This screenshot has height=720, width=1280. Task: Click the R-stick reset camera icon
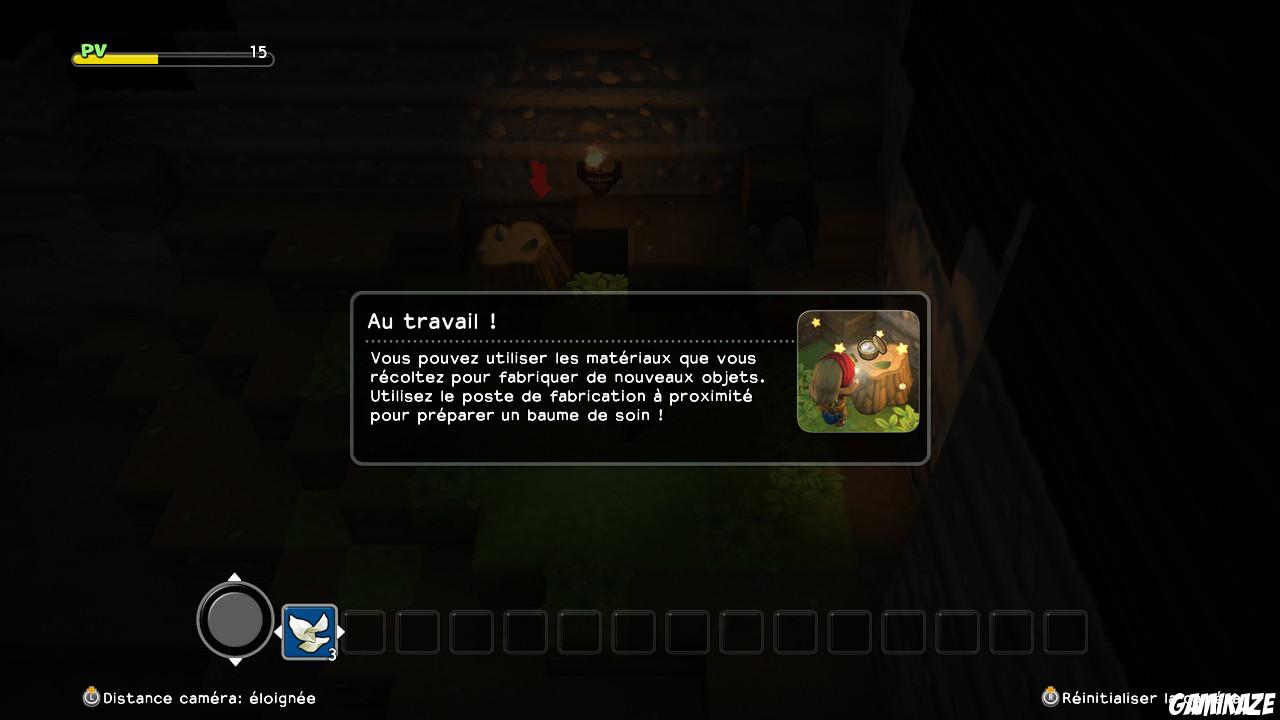tap(1048, 697)
